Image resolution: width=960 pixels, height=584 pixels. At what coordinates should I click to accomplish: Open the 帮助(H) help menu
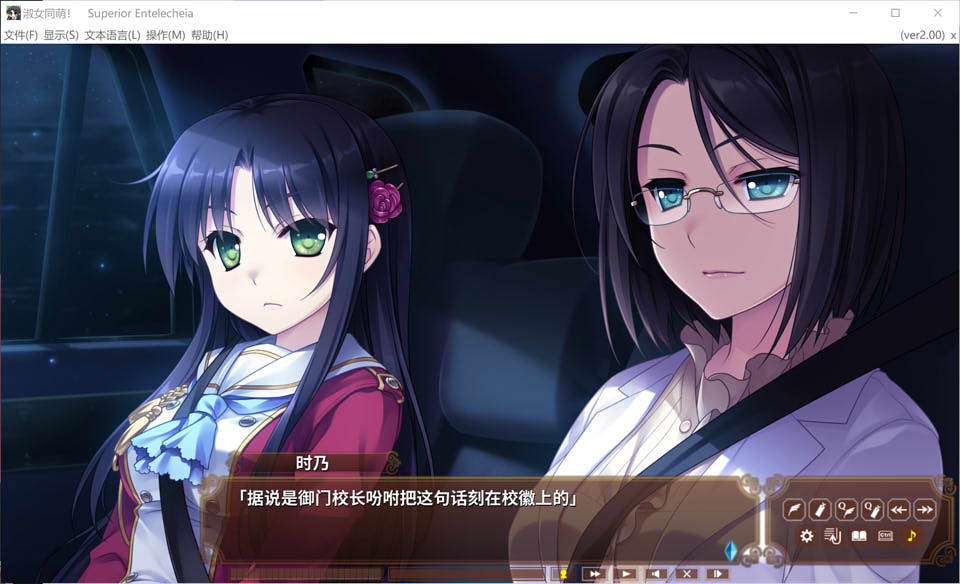(209, 35)
